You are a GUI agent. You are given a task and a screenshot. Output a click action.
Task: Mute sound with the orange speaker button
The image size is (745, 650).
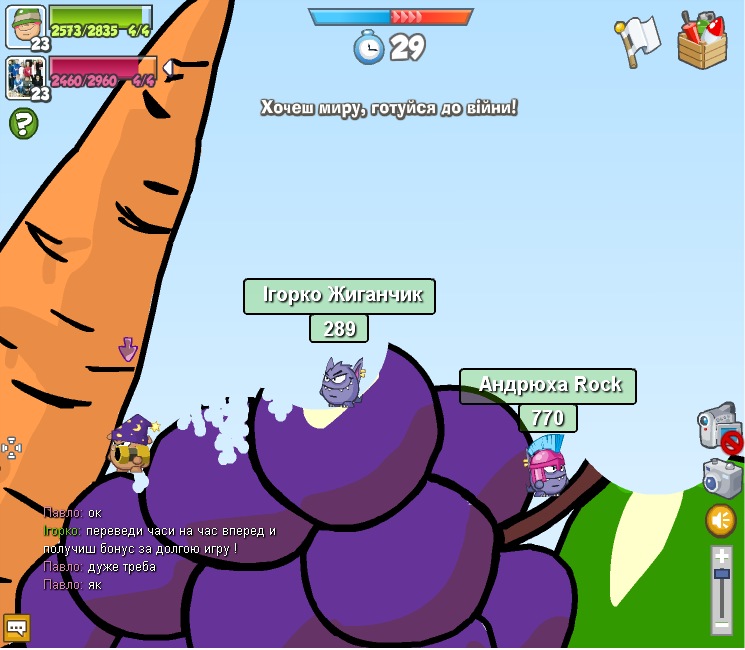[721, 520]
